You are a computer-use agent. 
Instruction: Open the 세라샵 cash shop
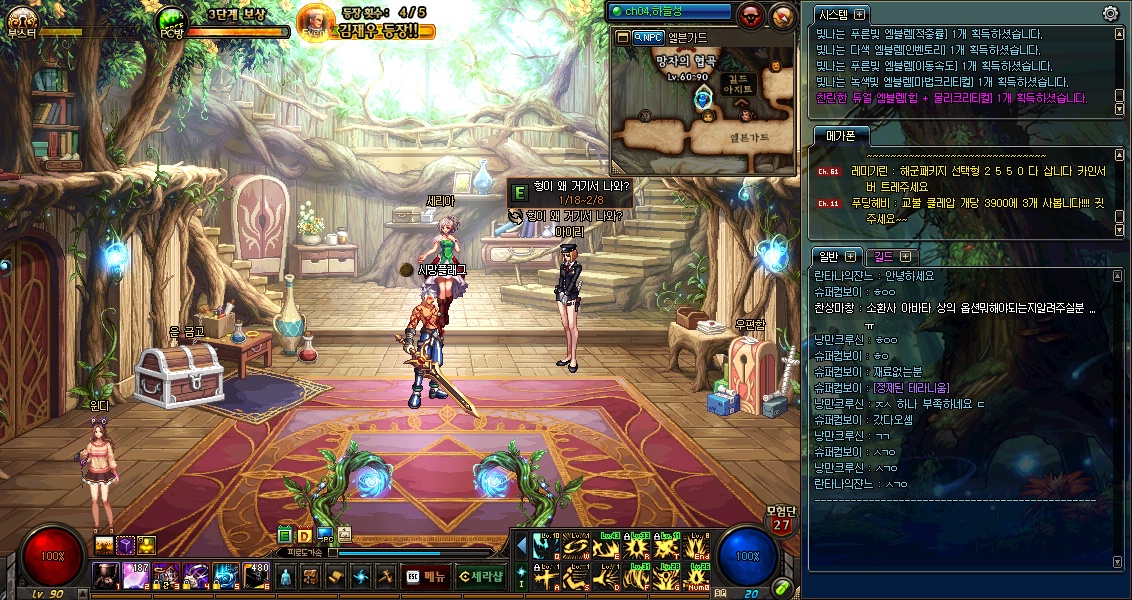point(480,576)
